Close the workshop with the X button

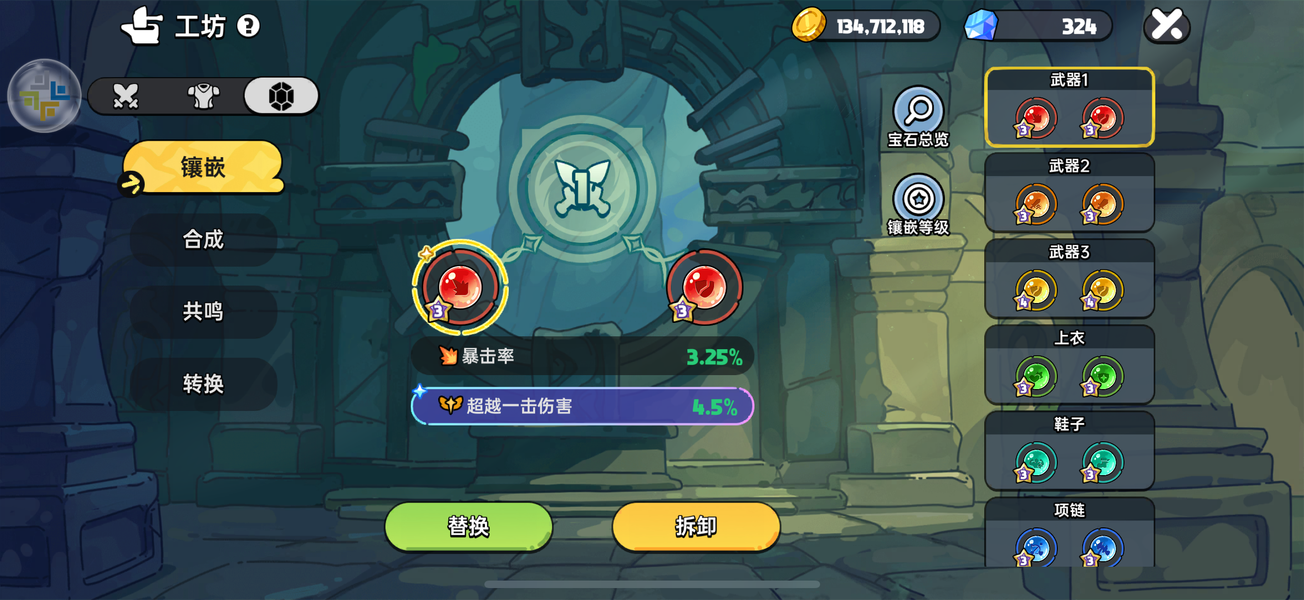point(1166,26)
